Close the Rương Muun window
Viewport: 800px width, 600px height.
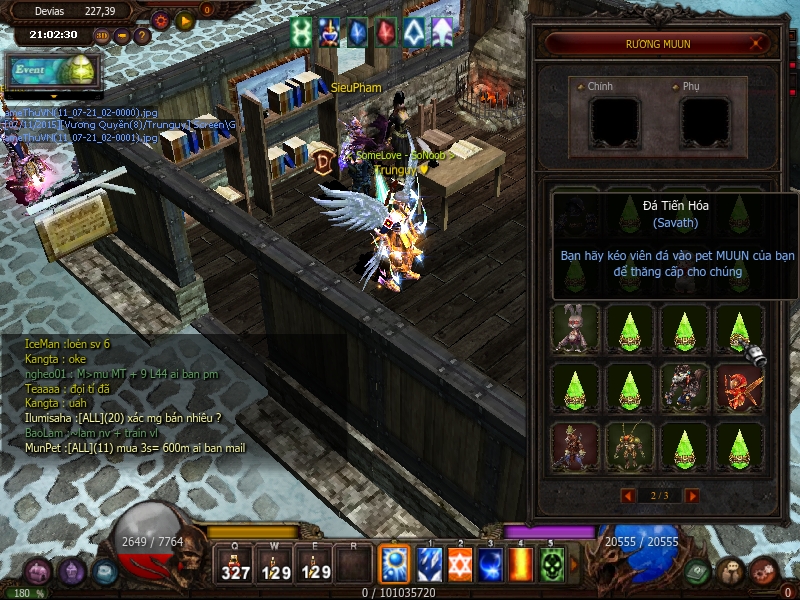click(758, 44)
